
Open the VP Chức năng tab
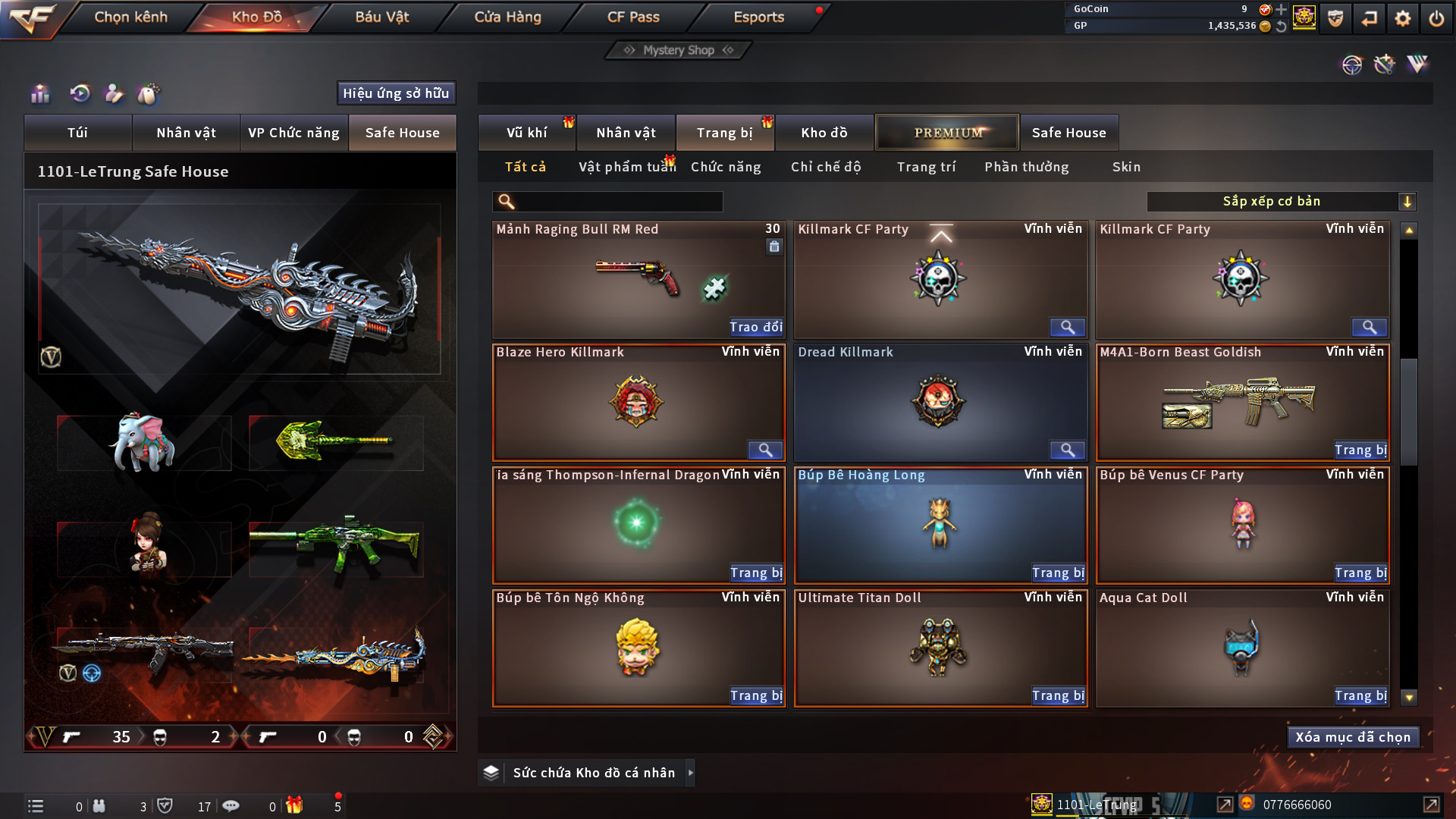click(x=293, y=133)
